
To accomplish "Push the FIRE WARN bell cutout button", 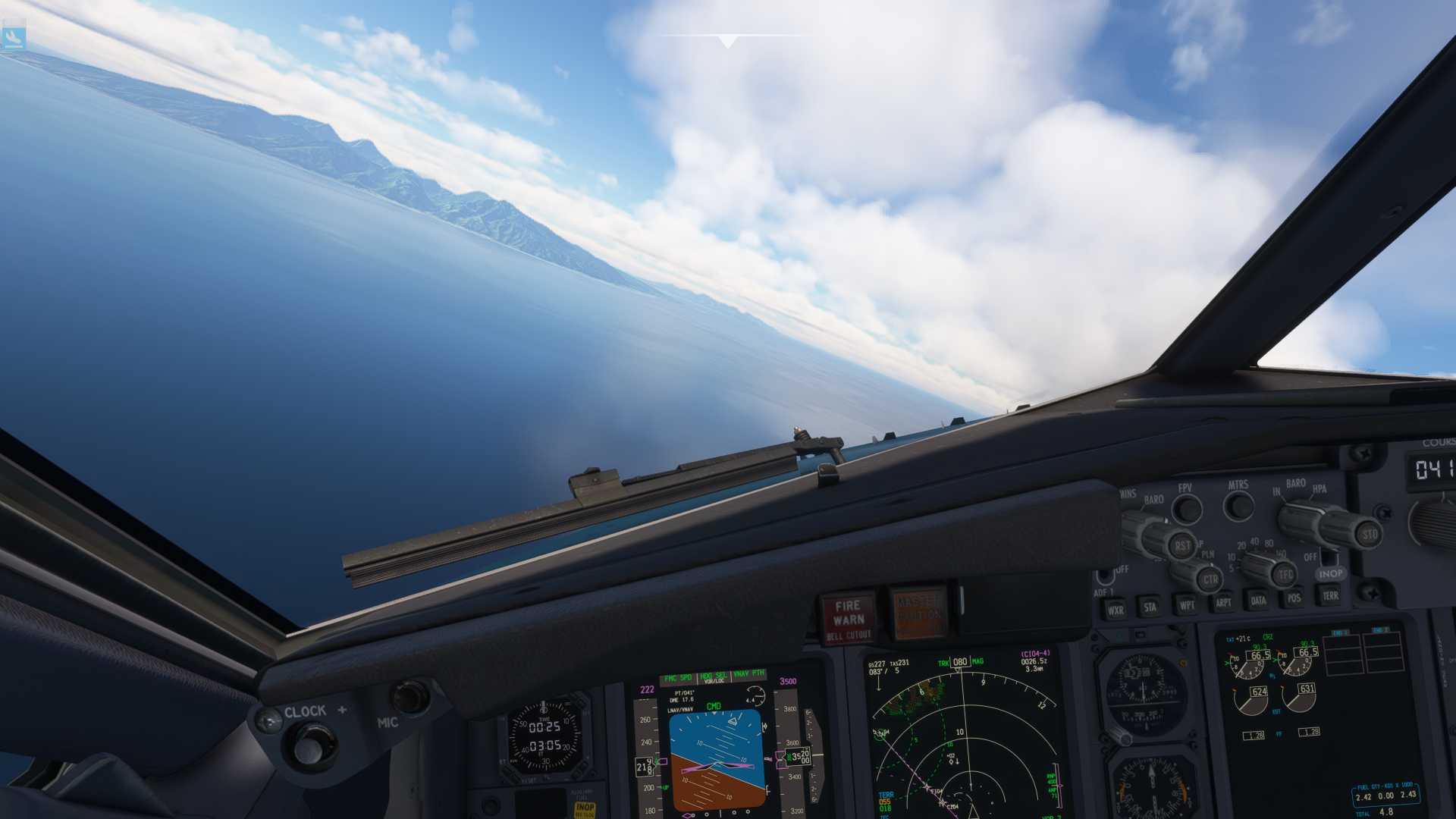I will [x=848, y=617].
